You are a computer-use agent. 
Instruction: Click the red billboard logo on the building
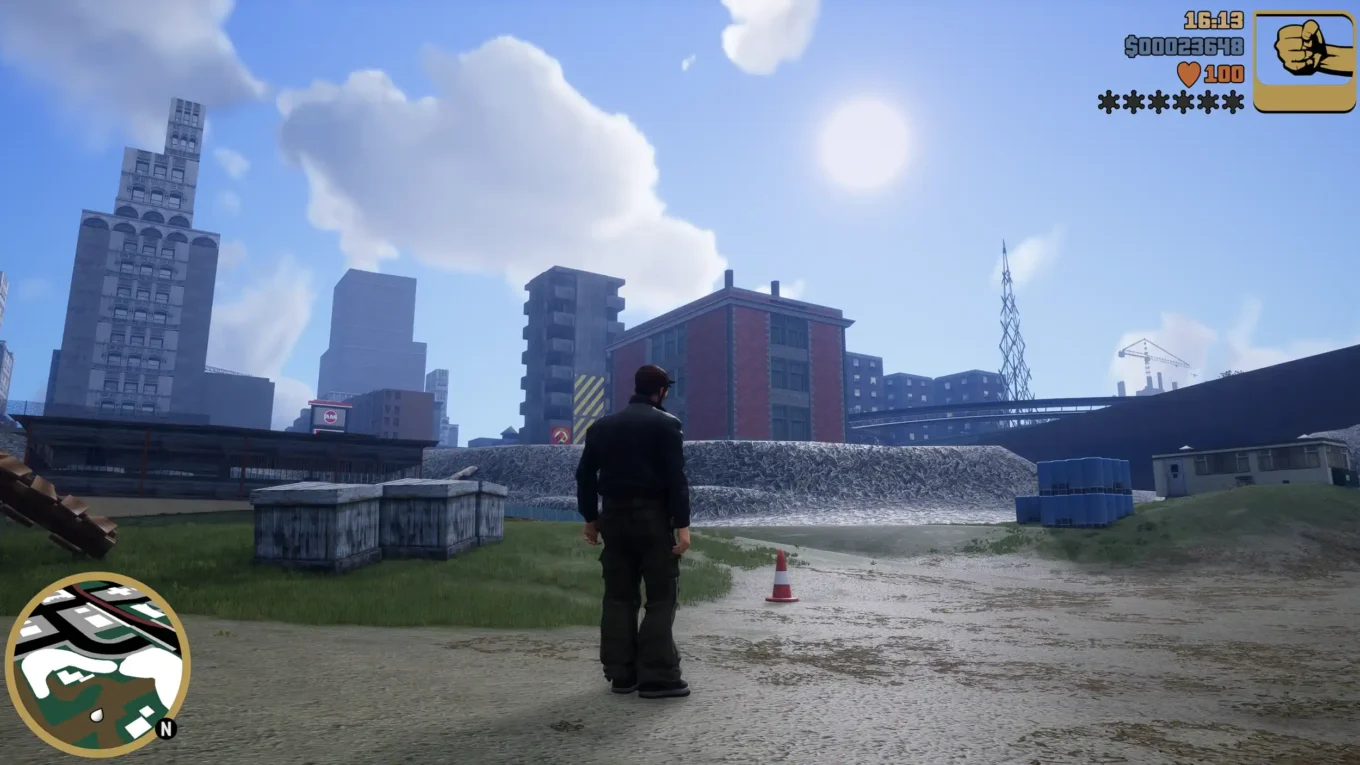(331, 415)
